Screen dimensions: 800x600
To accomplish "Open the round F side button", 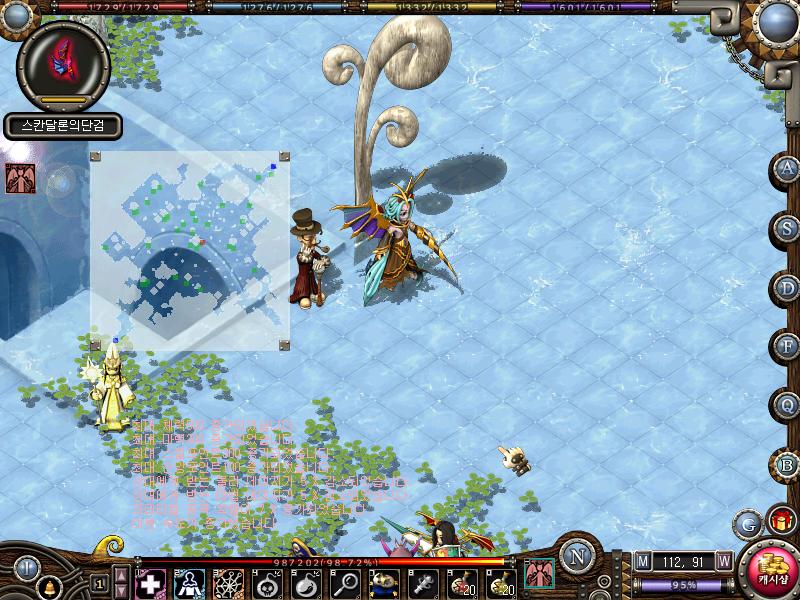I will [787, 347].
